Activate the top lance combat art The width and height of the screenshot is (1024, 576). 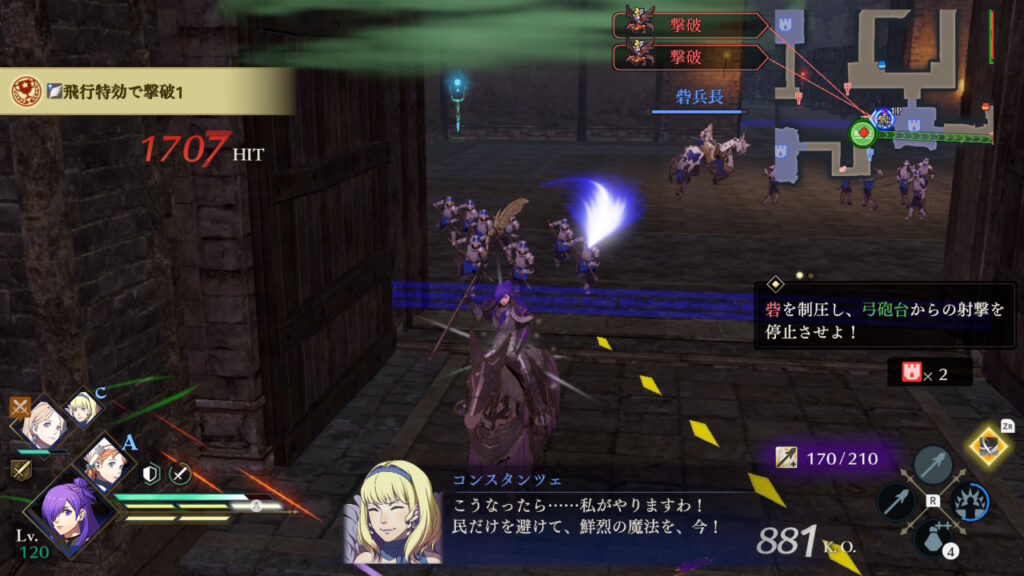point(932,464)
